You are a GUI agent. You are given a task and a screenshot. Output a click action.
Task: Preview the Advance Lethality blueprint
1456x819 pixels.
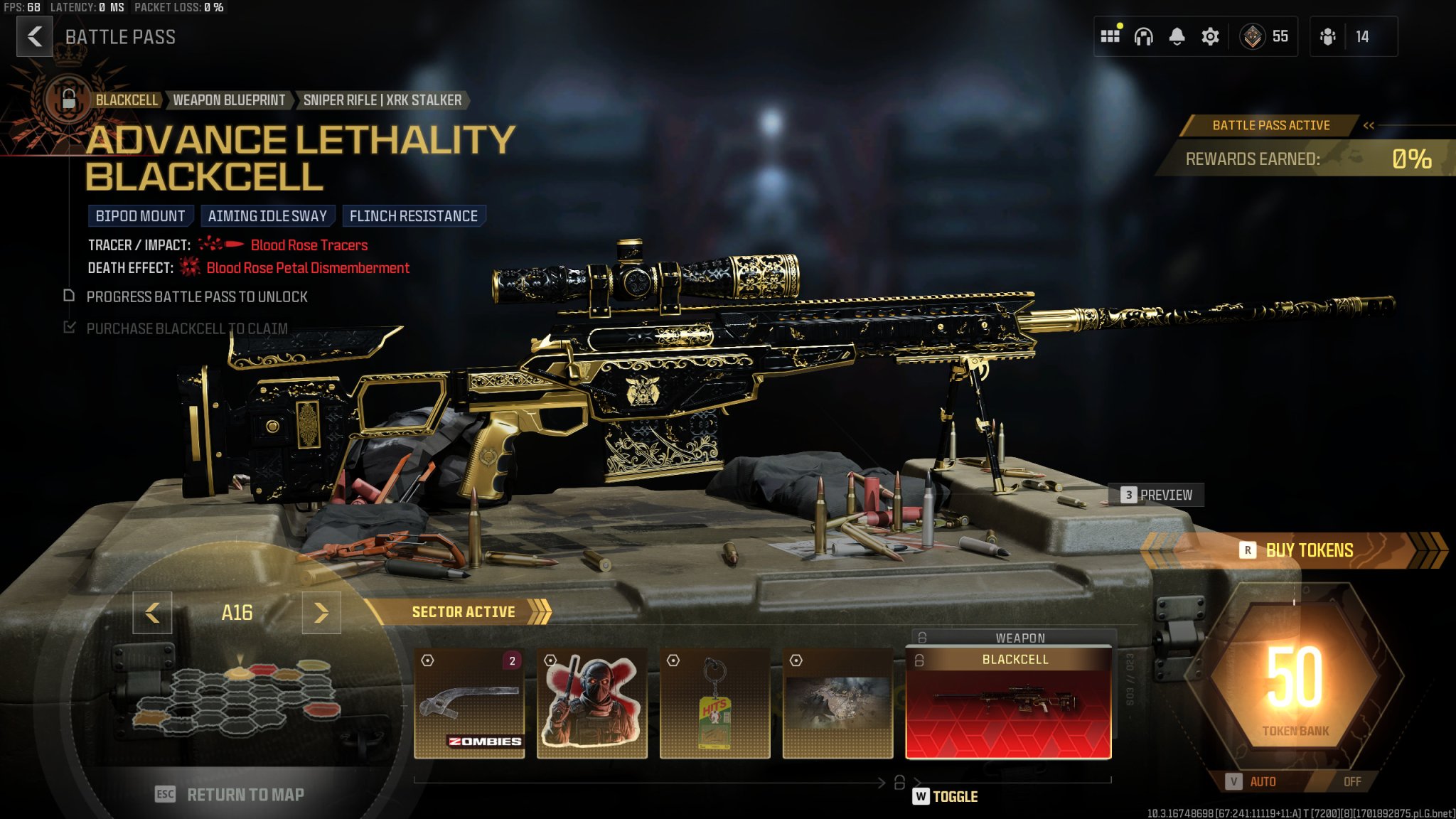click(x=1157, y=495)
